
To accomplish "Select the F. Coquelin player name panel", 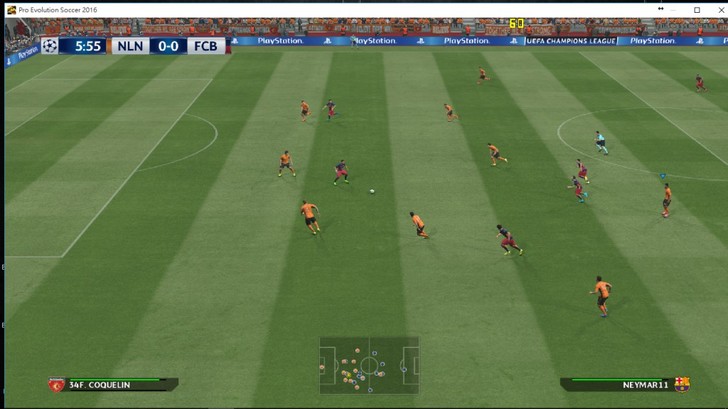I will [114, 384].
